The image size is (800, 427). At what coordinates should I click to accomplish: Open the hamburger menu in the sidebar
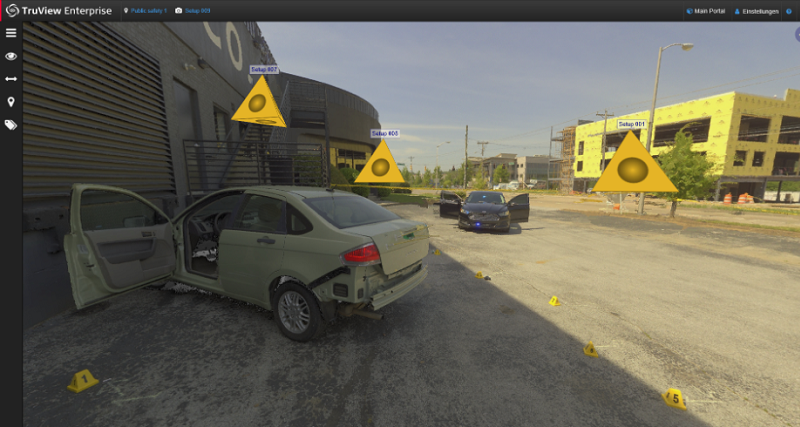11,33
